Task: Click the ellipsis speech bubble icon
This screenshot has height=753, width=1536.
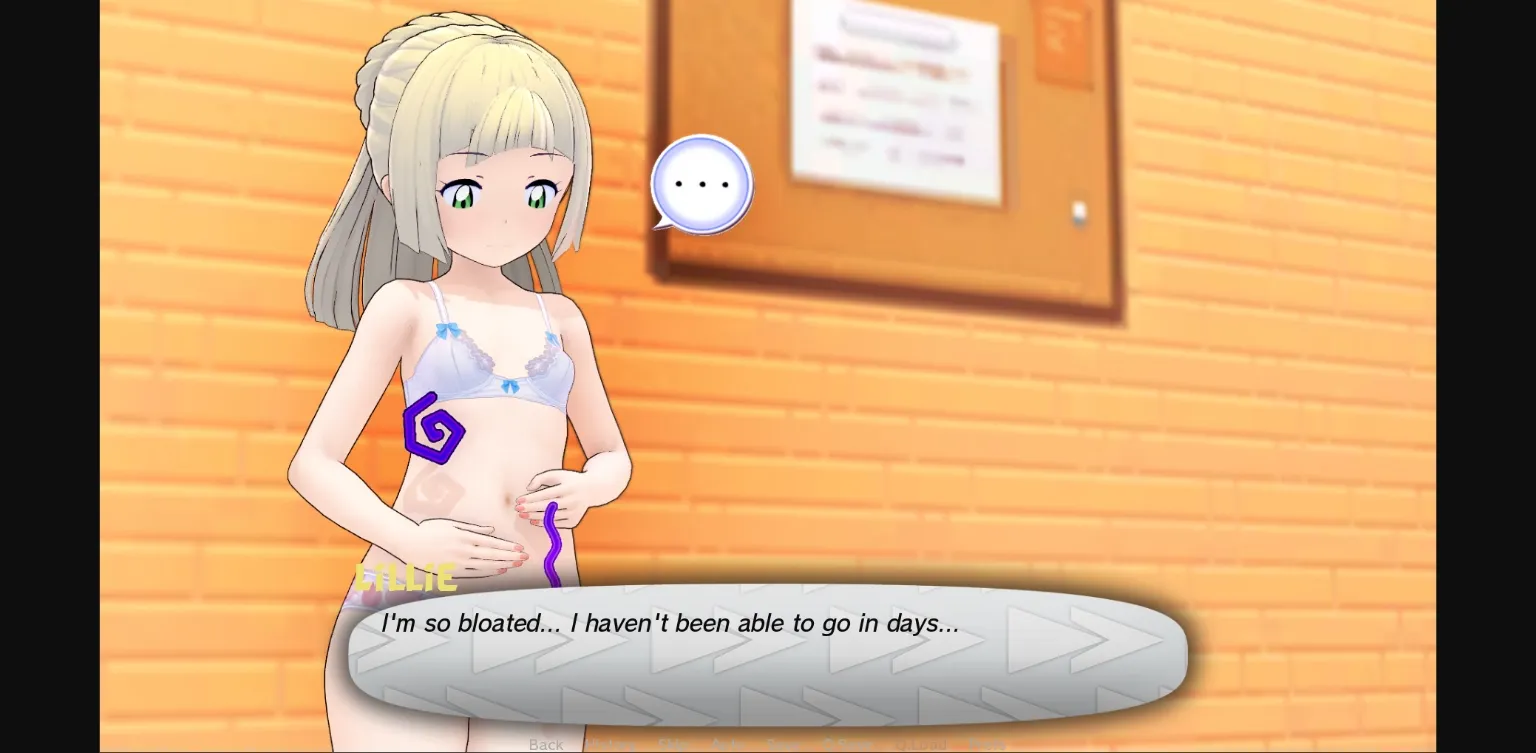Action: [x=700, y=182]
